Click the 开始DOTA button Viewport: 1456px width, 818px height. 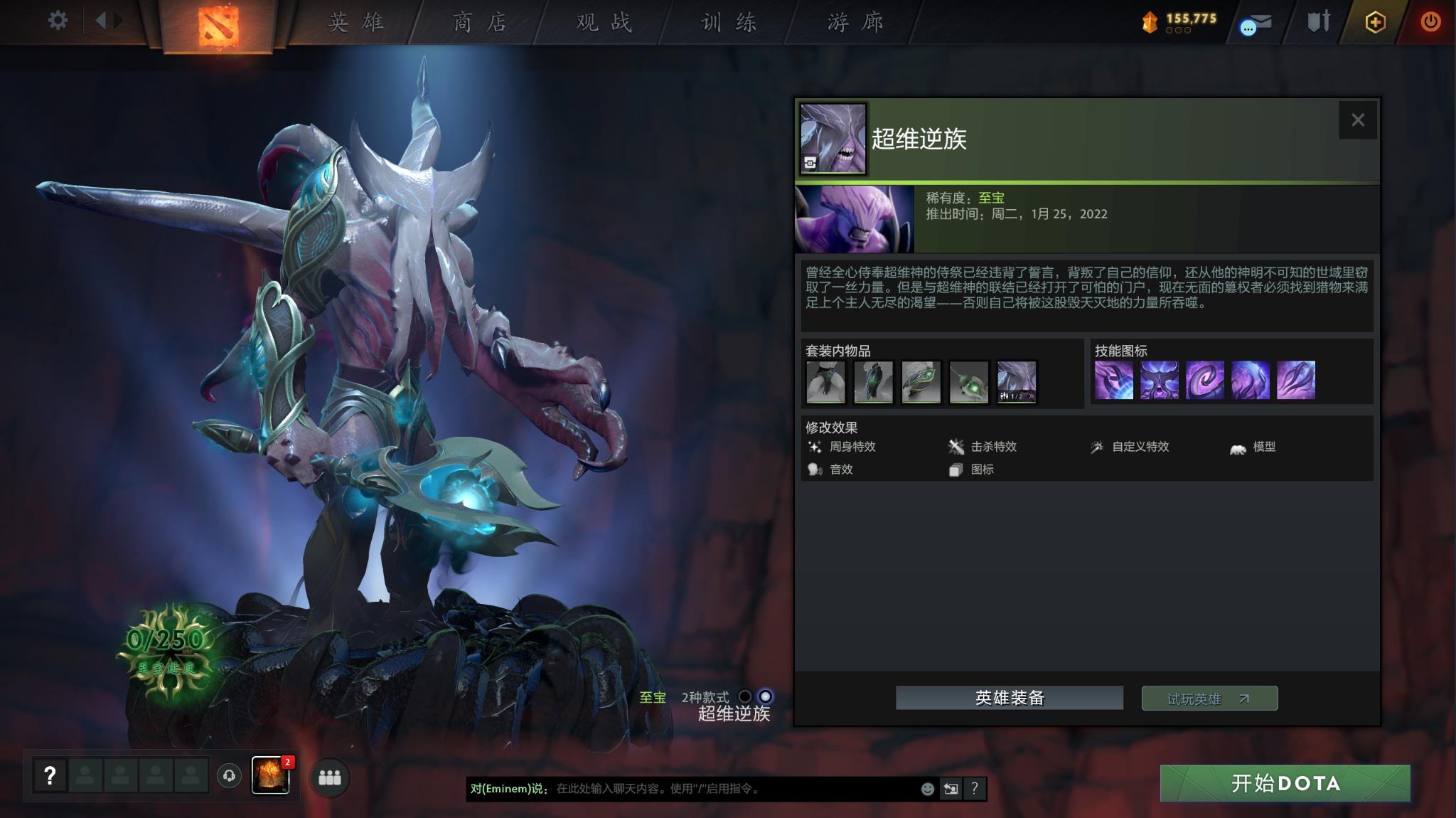[x=1285, y=783]
